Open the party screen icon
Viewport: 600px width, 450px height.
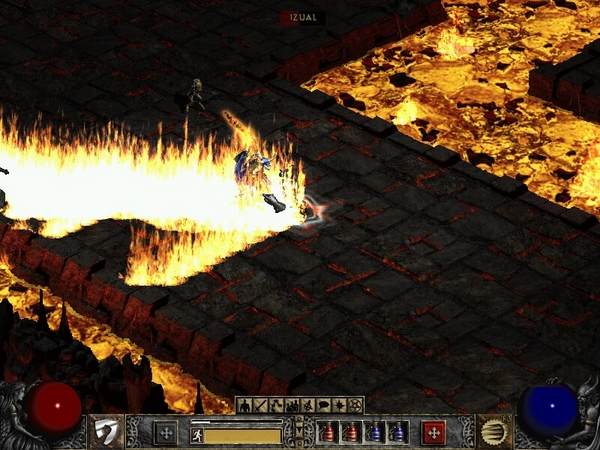click(293, 405)
